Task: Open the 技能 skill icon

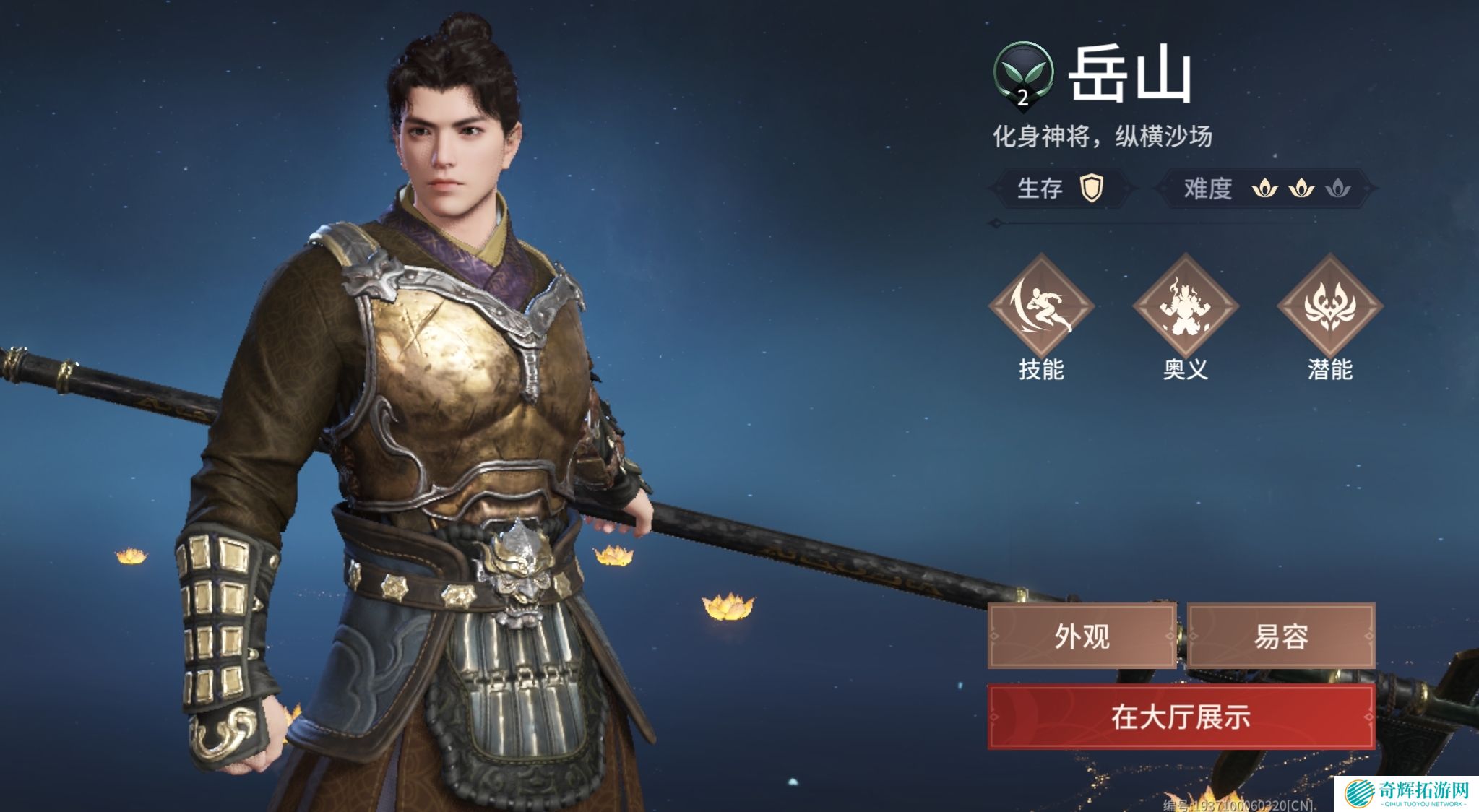Action: (1040, 306)
